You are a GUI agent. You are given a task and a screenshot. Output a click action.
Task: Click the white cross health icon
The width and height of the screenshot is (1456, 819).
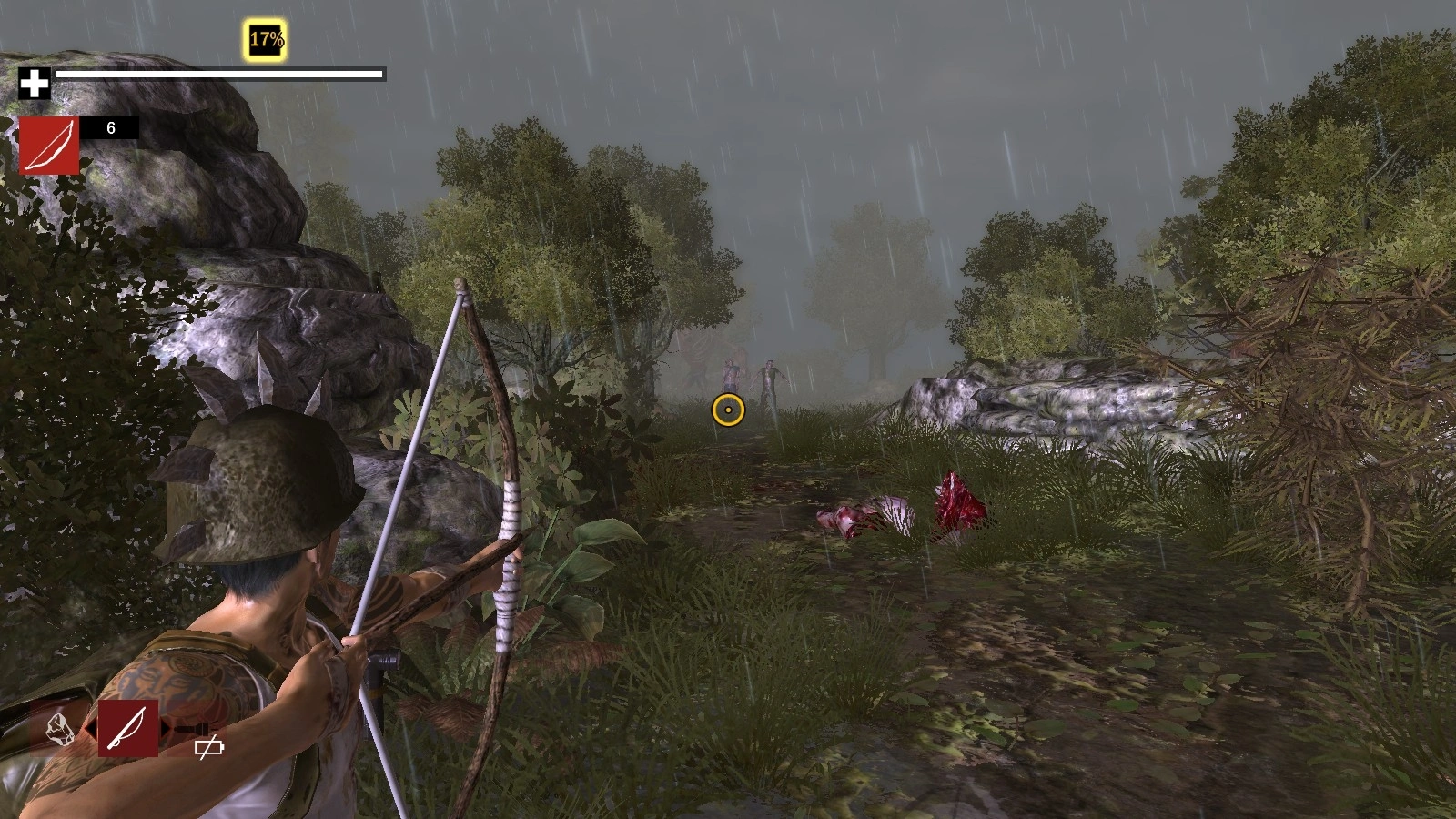pos(35,84)
